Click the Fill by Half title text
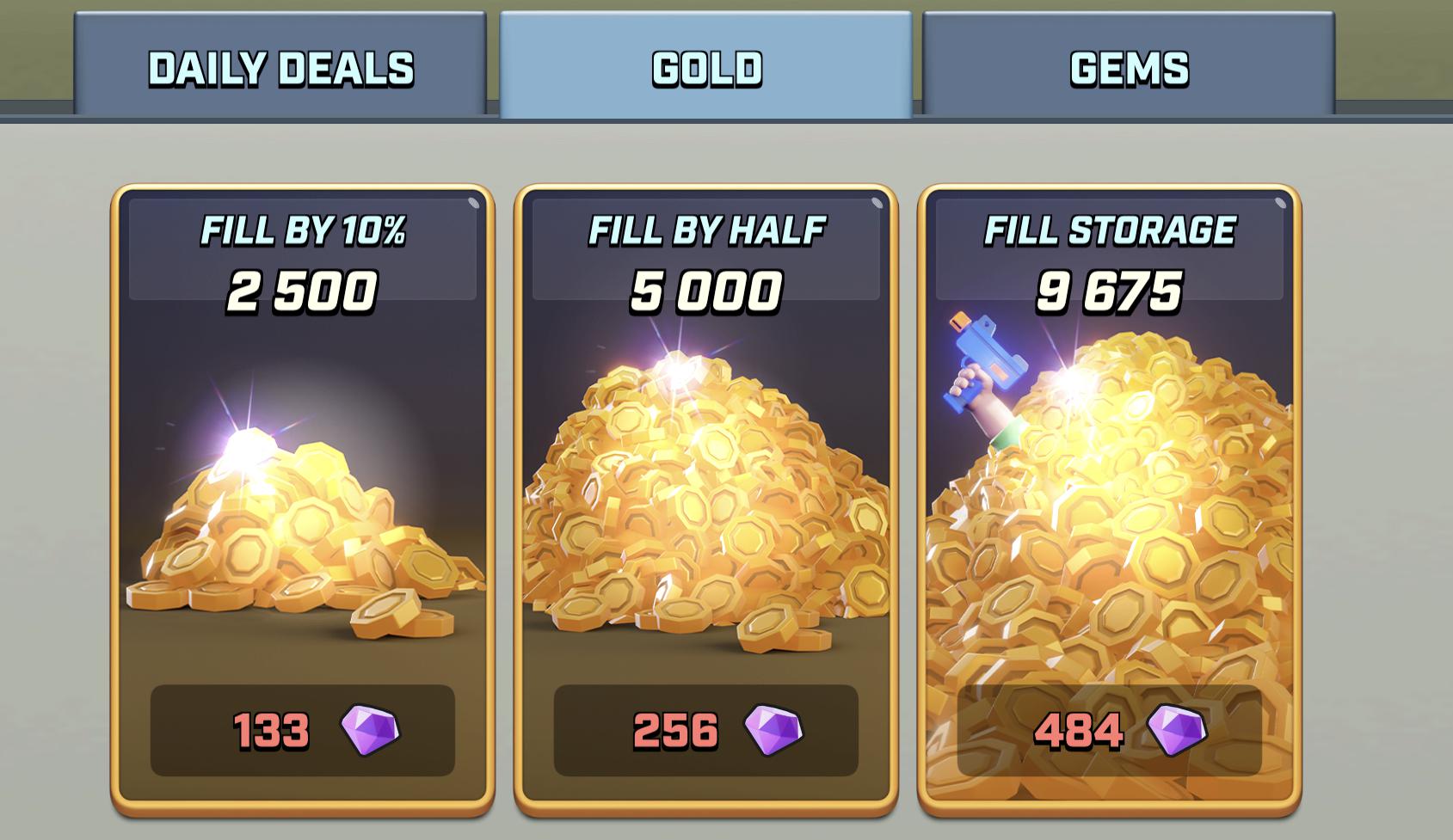1453x840 pixels. [705, 229]
